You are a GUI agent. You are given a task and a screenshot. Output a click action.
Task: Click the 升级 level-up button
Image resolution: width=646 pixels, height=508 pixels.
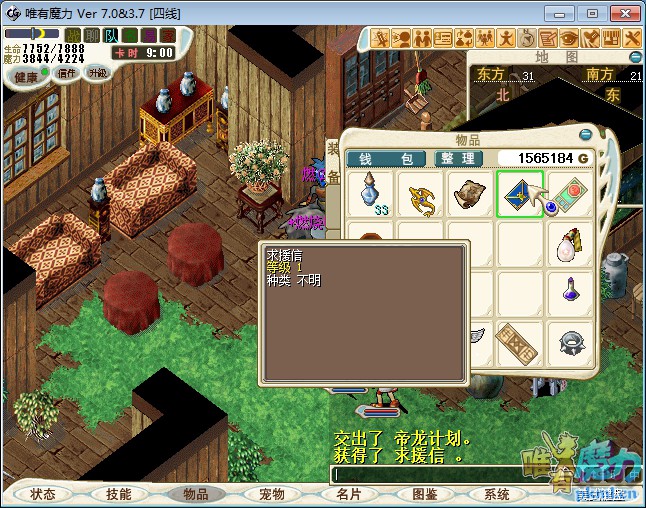click(97, 72)
